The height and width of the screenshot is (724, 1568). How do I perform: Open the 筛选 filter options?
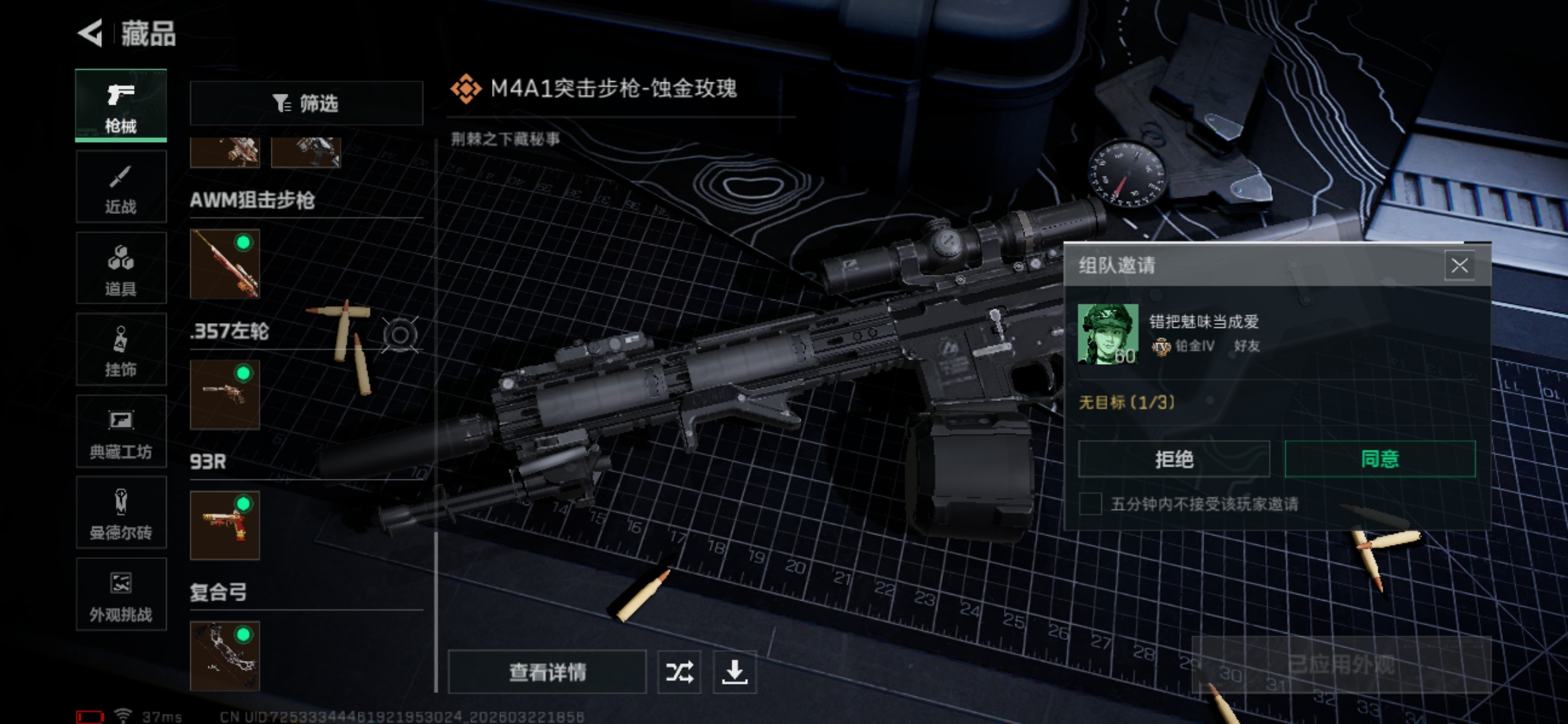[306, 103]
